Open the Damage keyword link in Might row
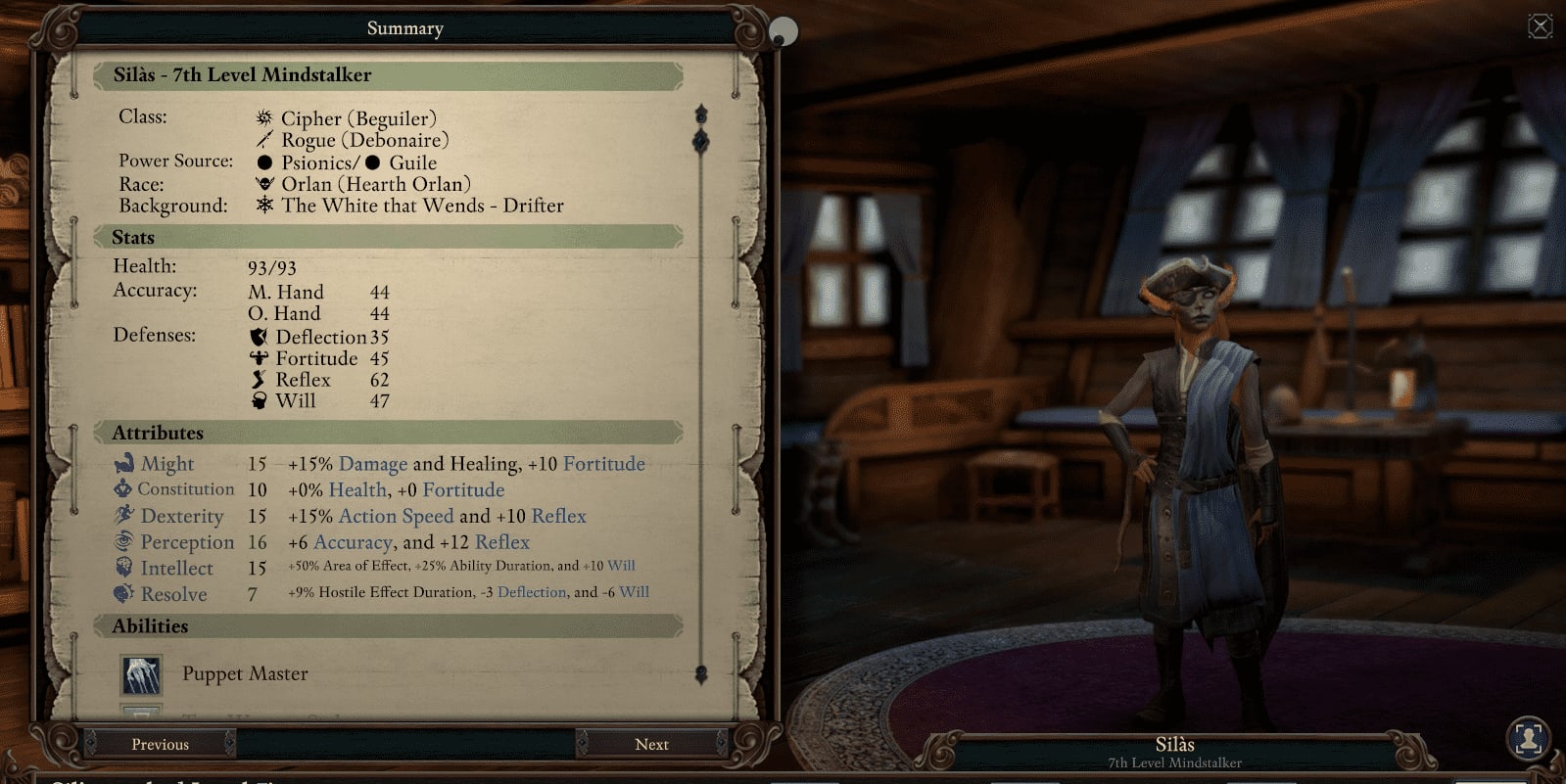Image resolution: width=1566 pixels, height=784 pixels. pos(372,464)
